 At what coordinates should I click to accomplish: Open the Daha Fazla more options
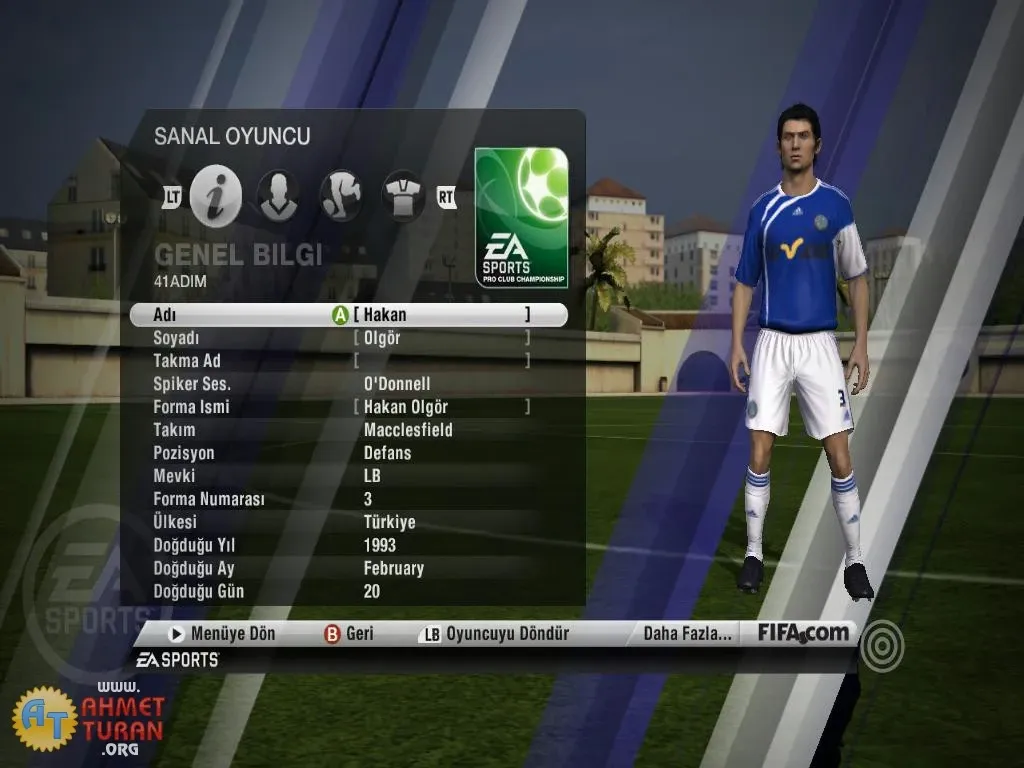click(687, 633)
